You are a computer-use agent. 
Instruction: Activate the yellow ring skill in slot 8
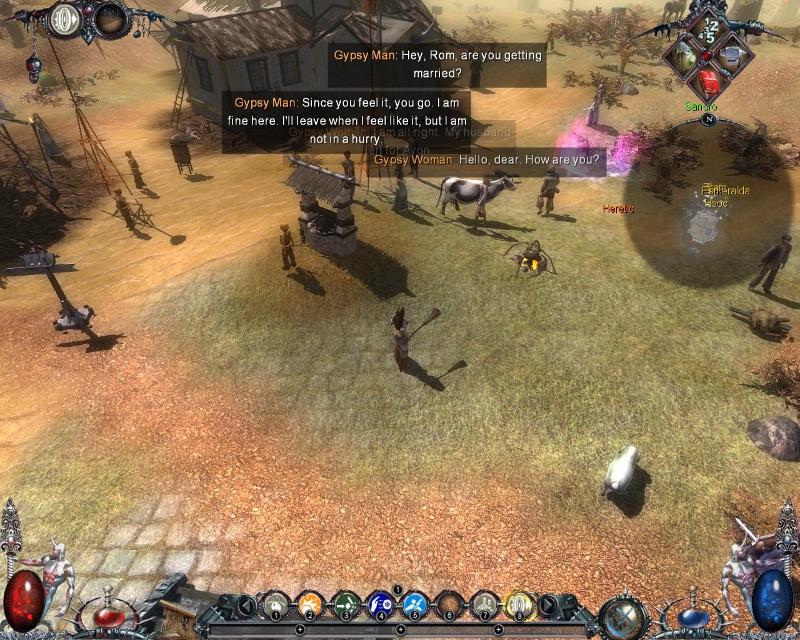point(519,604)
